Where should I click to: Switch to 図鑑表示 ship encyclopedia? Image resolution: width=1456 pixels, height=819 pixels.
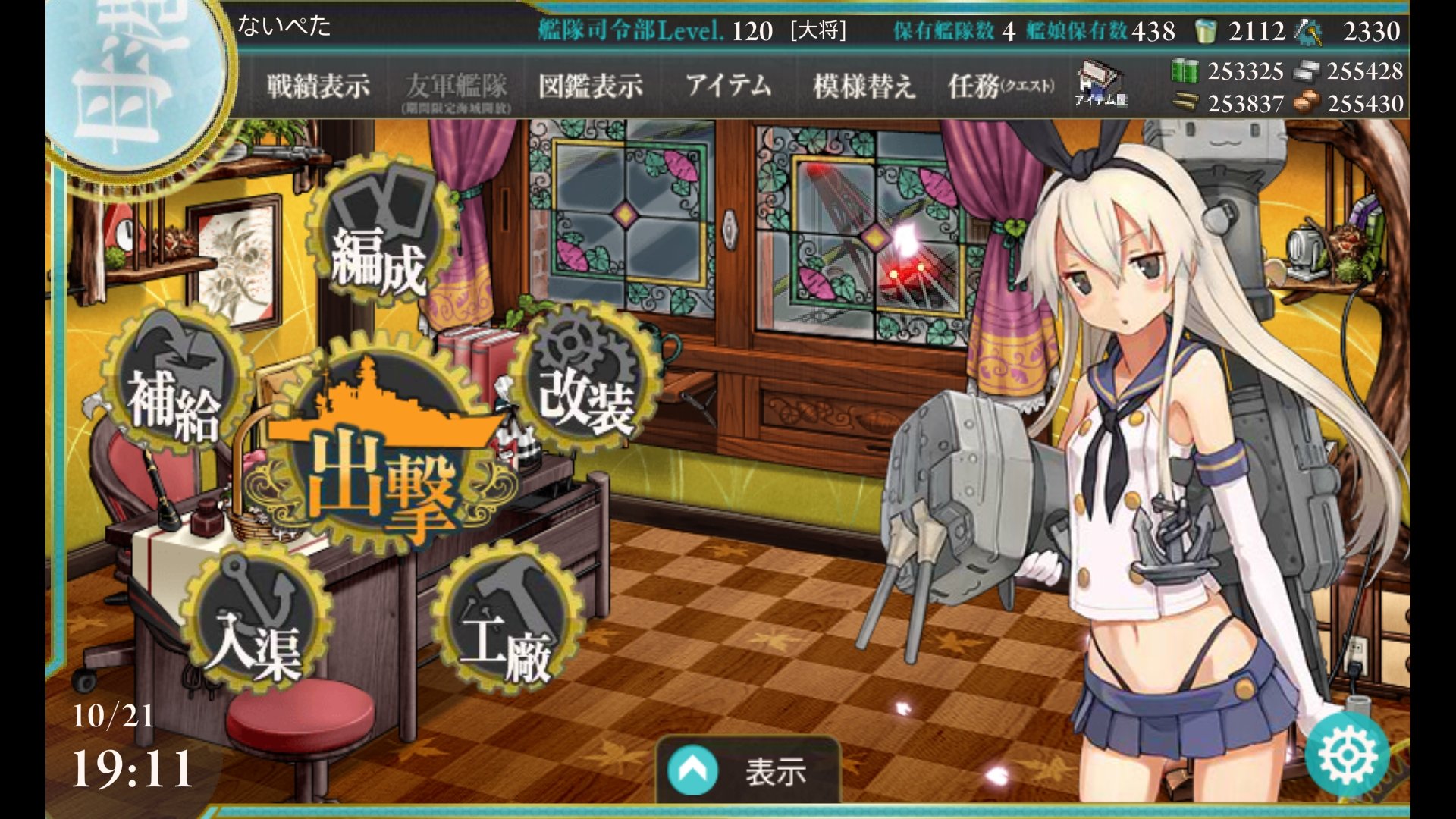coord(592,85)
